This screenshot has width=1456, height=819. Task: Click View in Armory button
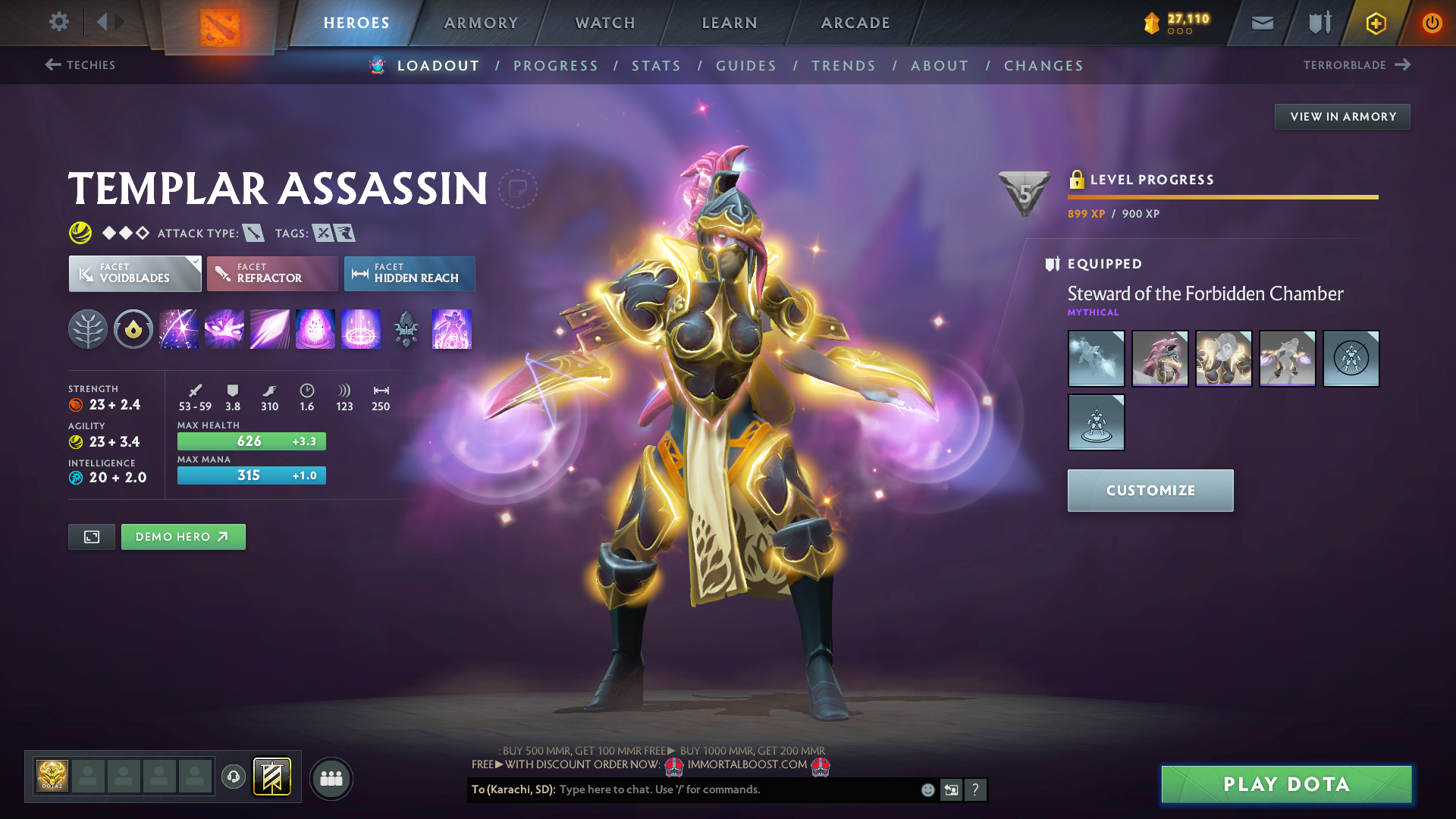pos(1342,117)
